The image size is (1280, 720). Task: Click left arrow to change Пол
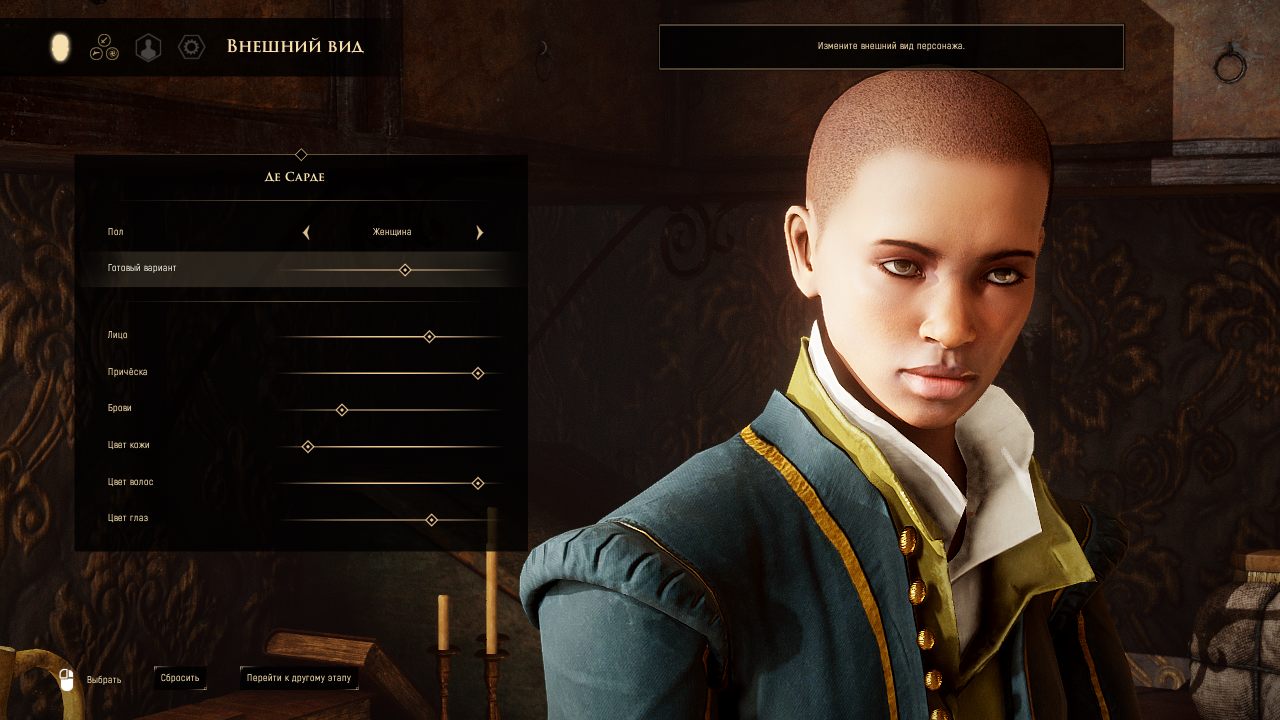(306, 232)
